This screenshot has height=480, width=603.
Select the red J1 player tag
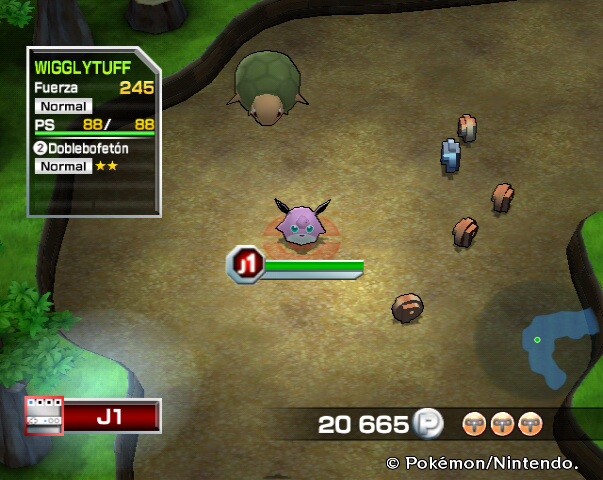coord(111,416)
